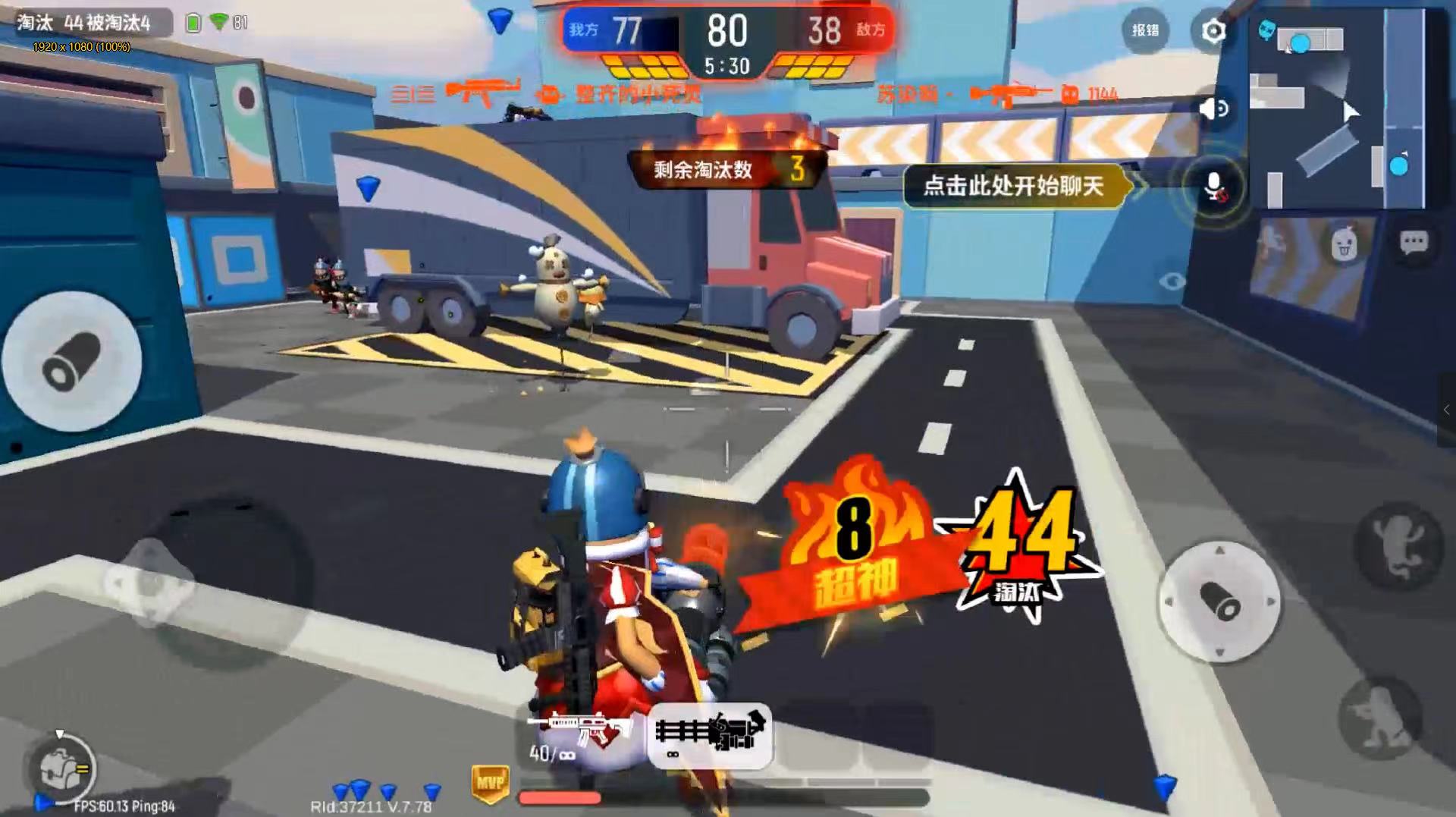Toggle the eye visibility icon
The image size is (1456, 817).
tap(1172, 281)
